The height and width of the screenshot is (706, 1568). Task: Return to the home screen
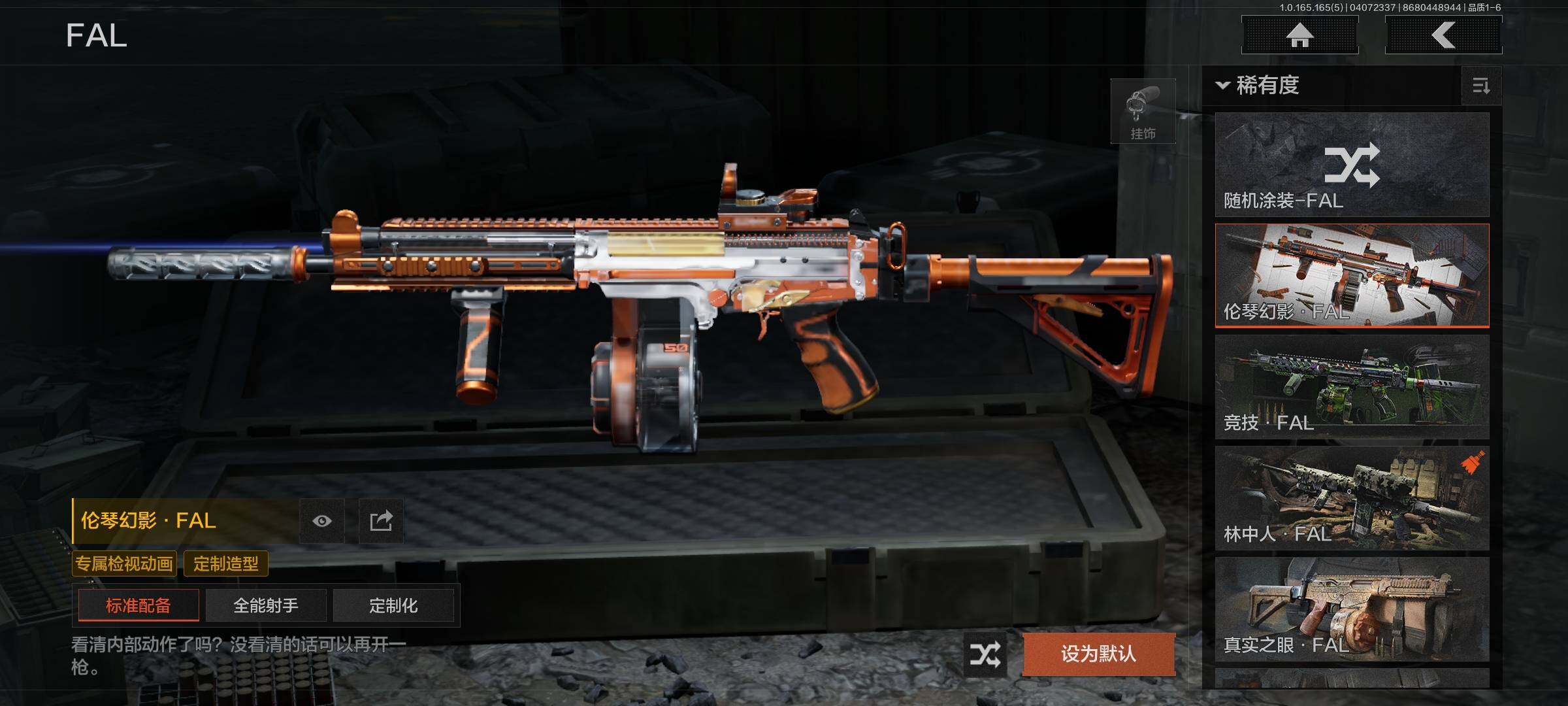click(1299, 35)
